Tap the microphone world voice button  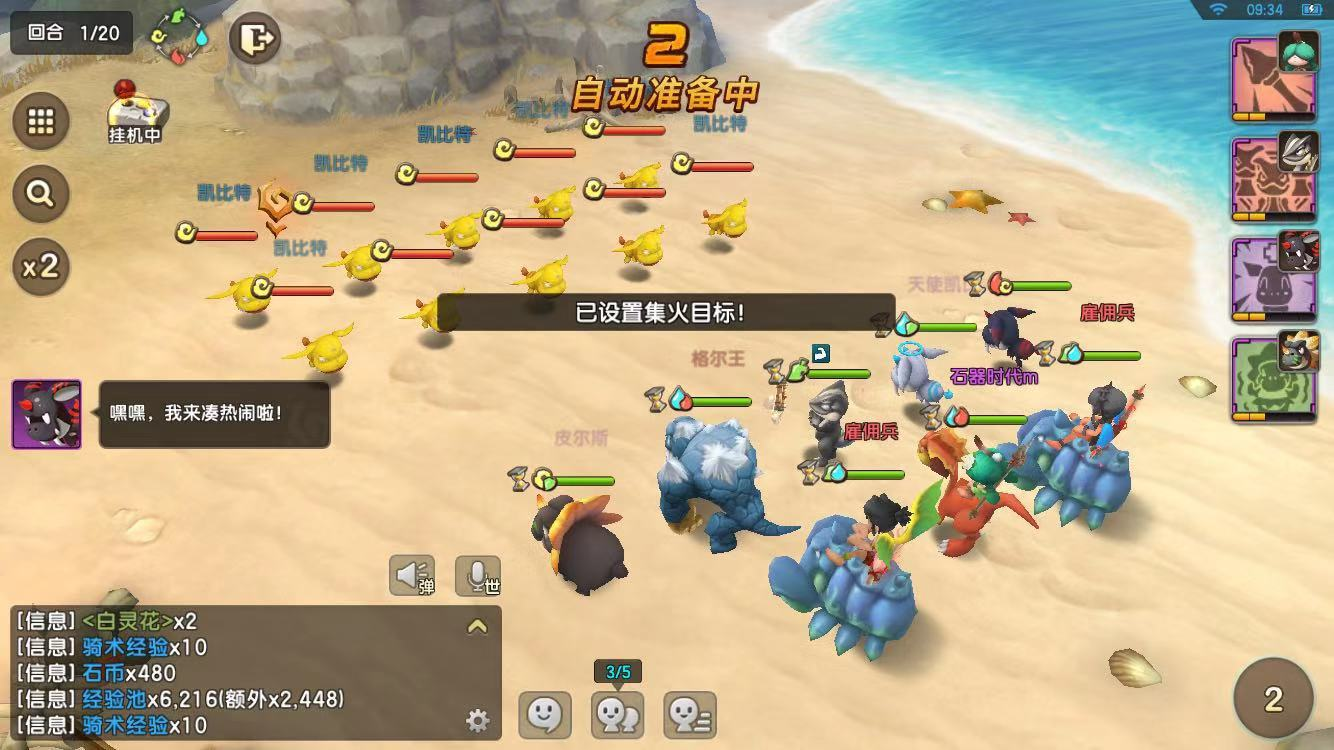[478, 576]
